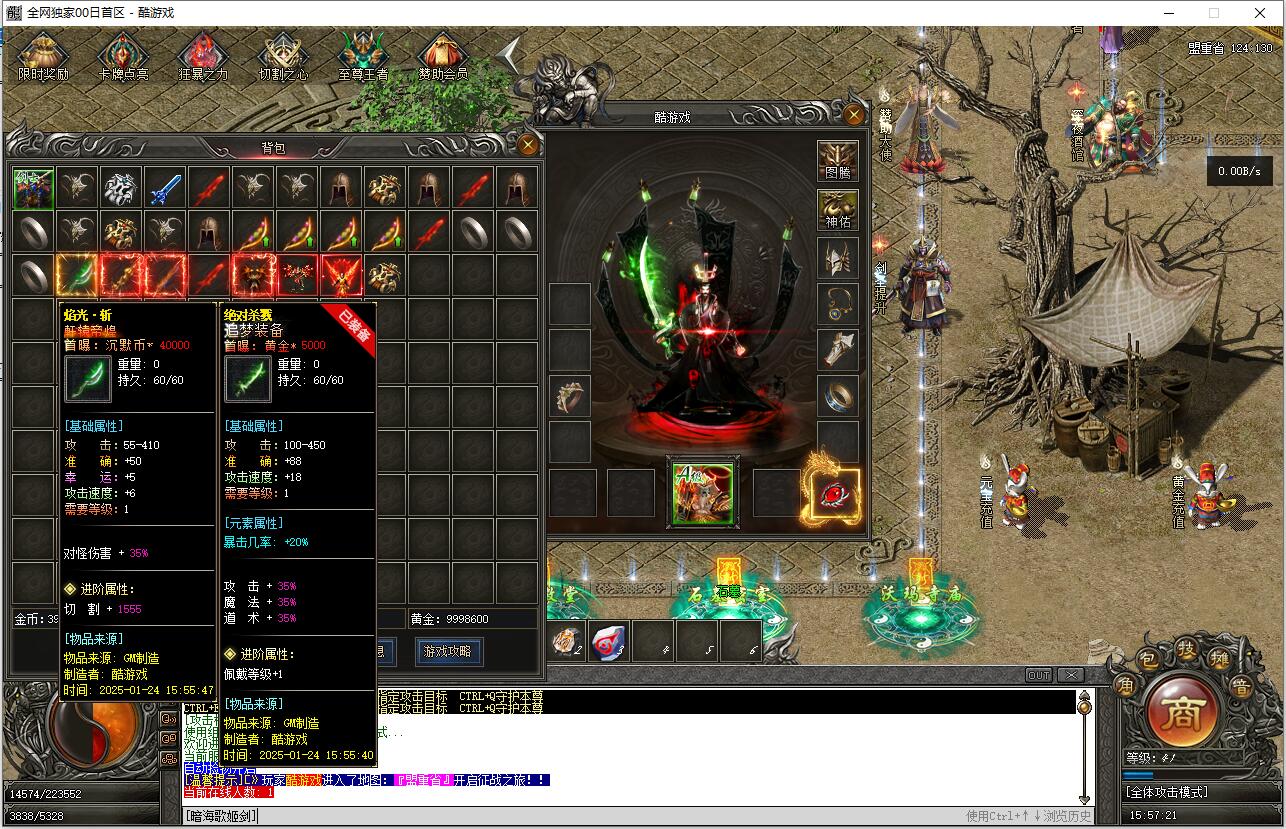Open skills with the 技 button
Image resolution: width=1286 pixels, height=829 pixels.
(x=1186, y=650)
